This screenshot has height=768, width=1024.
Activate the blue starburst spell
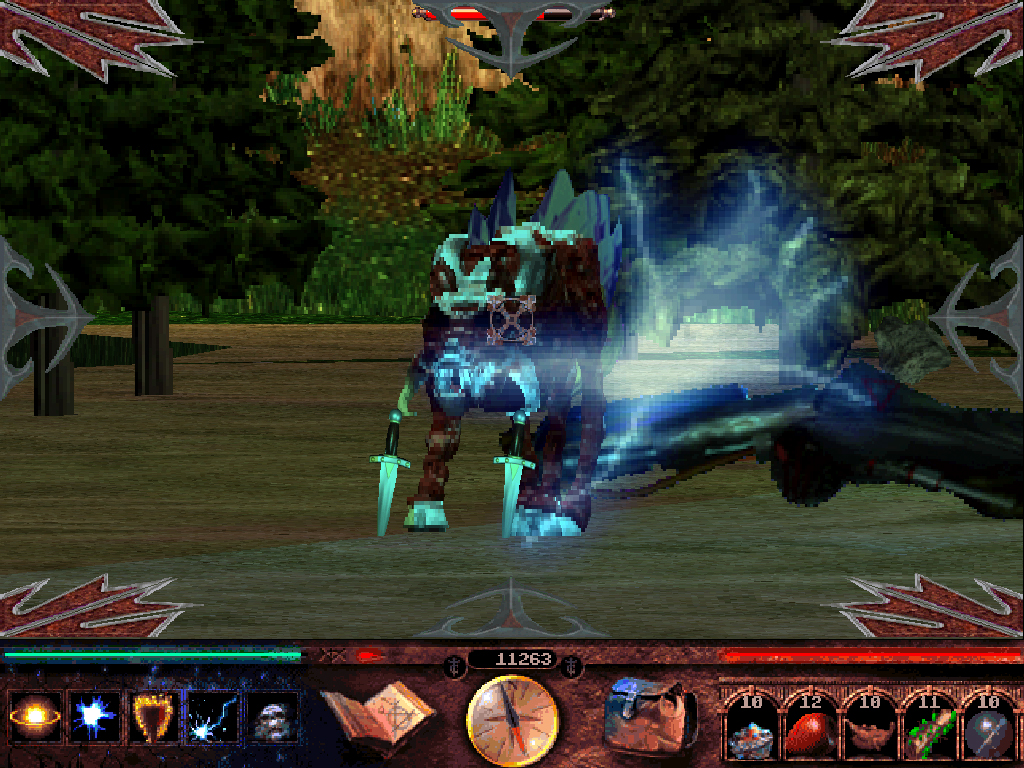pyautogui.click(x=95, y=717)
